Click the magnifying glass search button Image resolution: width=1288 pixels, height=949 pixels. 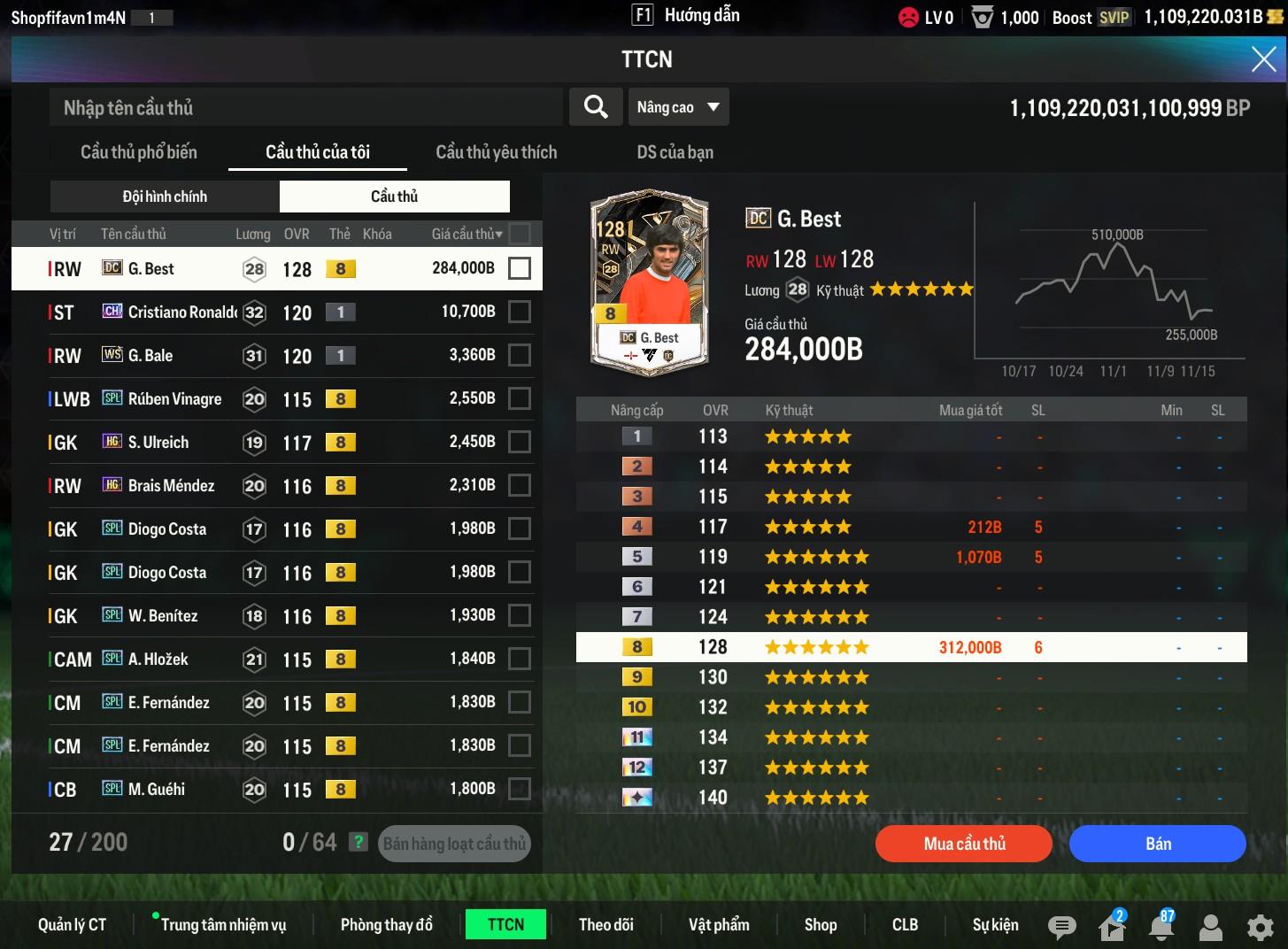(x=596, y=108)
